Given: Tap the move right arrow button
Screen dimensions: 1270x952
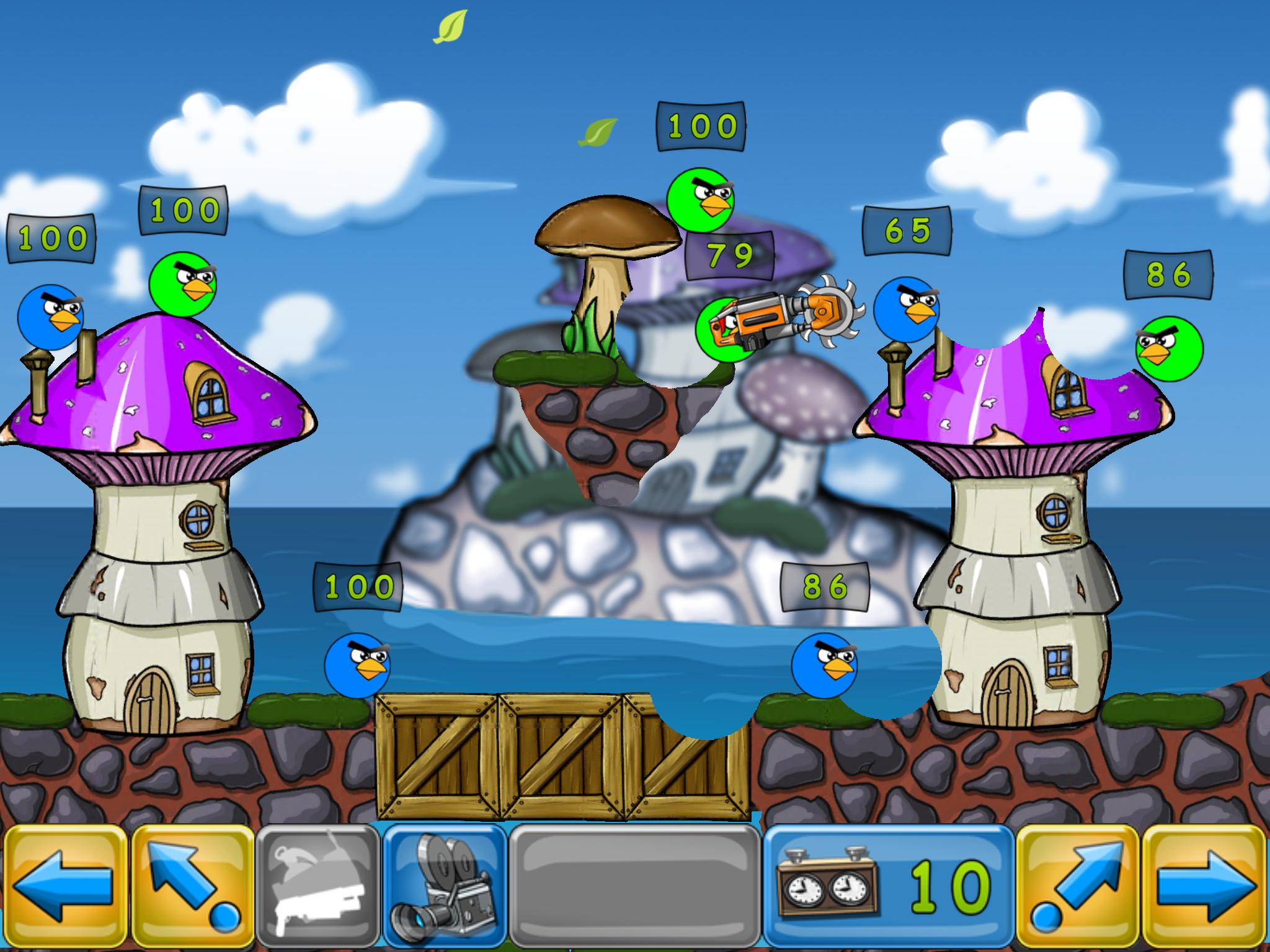Looking at the screenshot, I should [1205, 888].
